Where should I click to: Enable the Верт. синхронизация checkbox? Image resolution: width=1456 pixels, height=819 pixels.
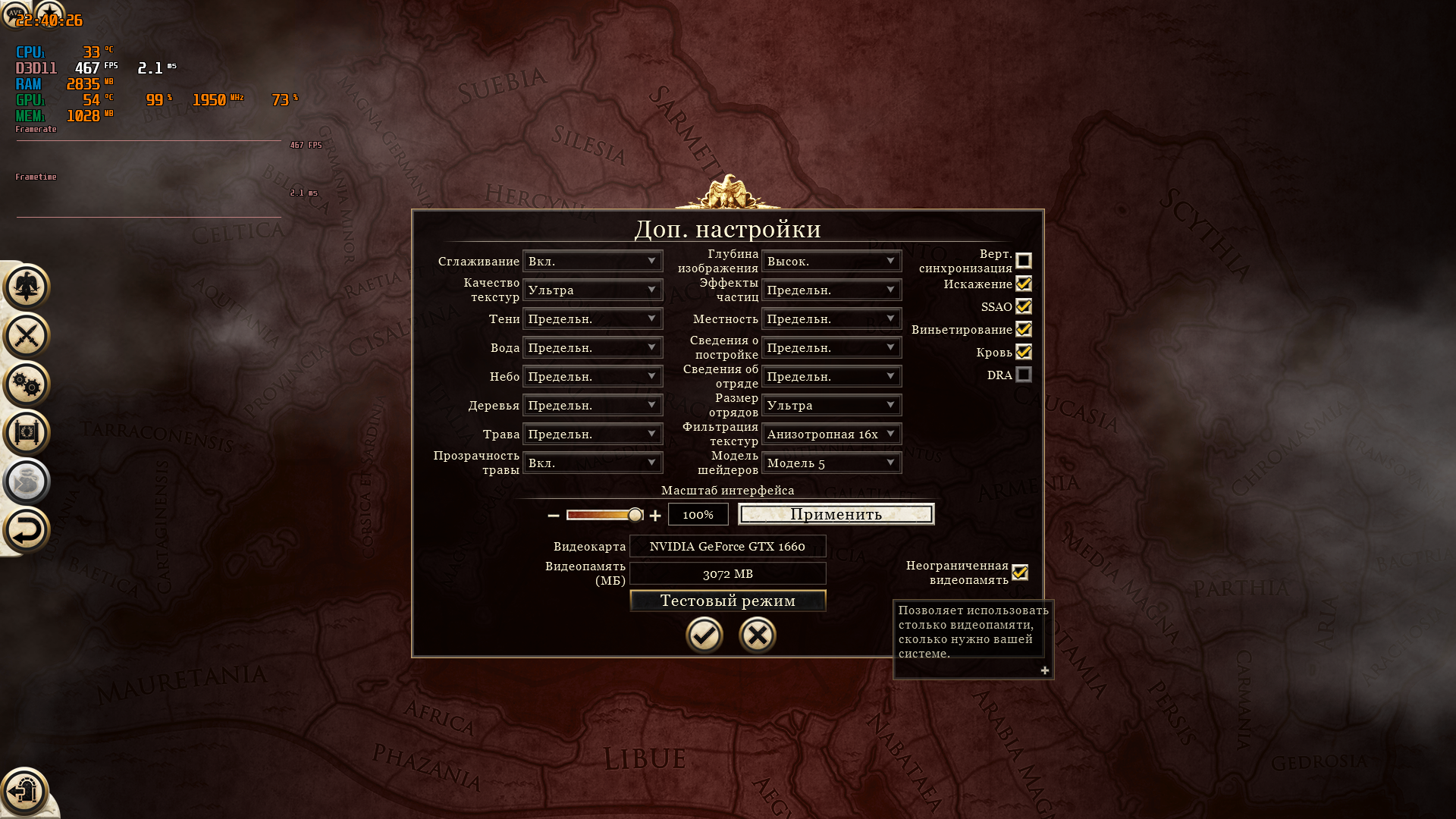coord(1024,261)
